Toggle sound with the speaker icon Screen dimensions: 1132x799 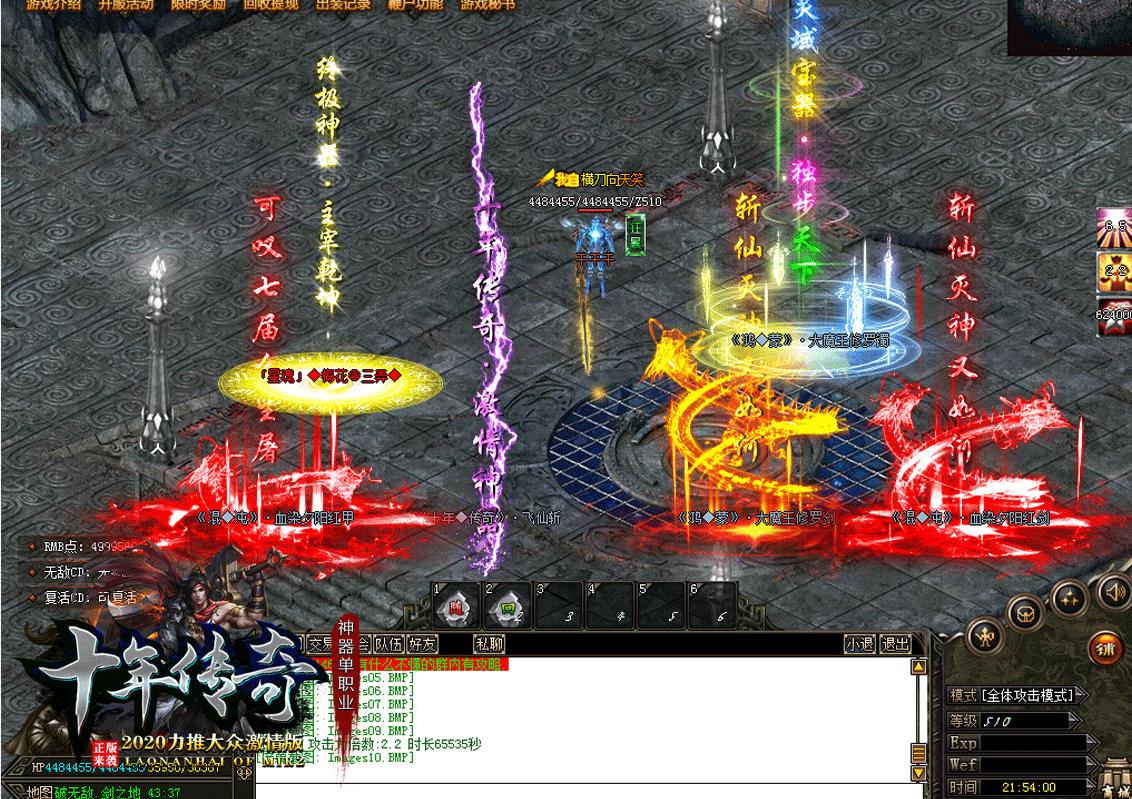click(x=1112, y=592)
